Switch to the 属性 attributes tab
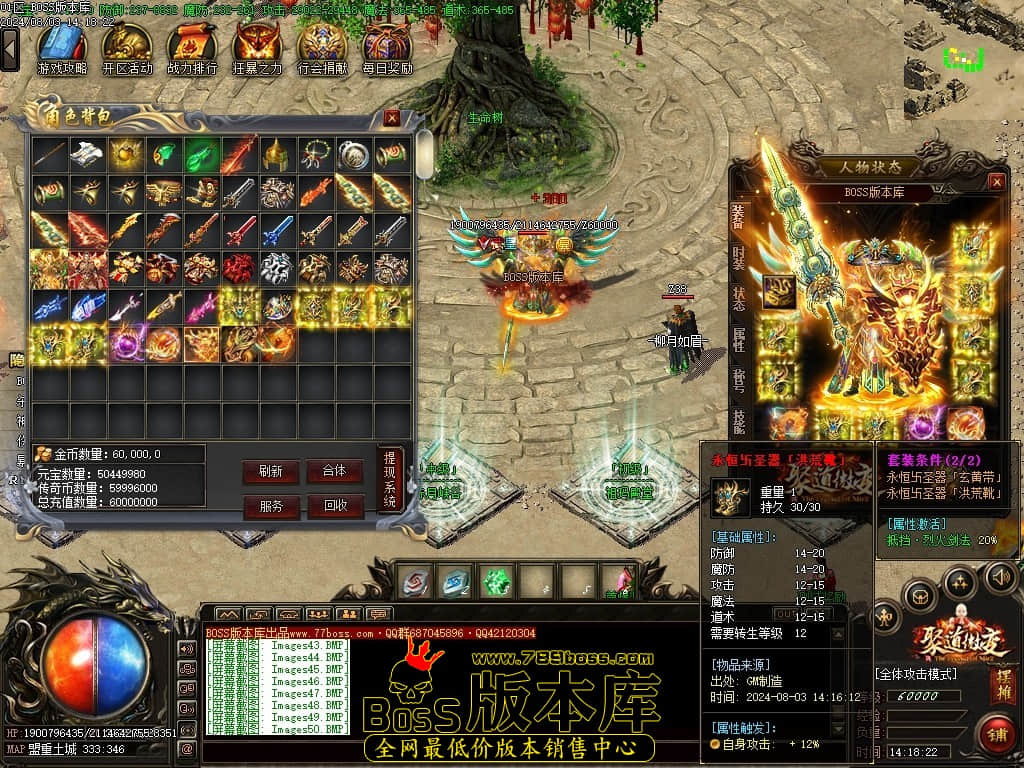 (738, 339)
